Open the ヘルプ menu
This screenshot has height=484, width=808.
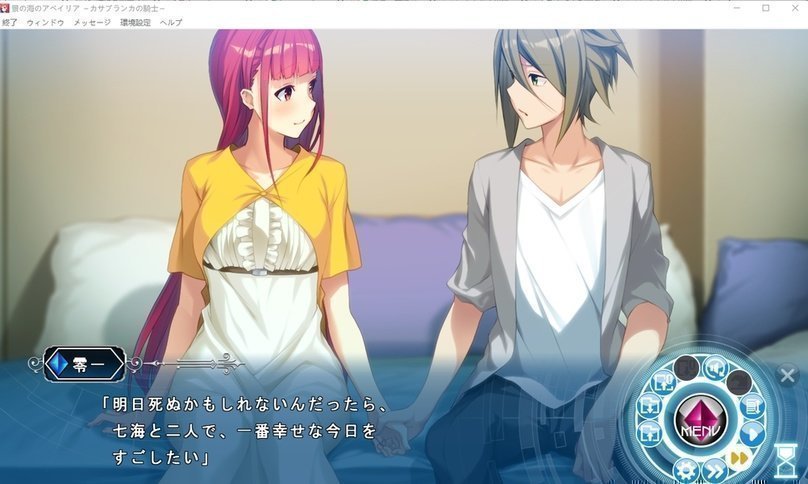tap(171, 21)
